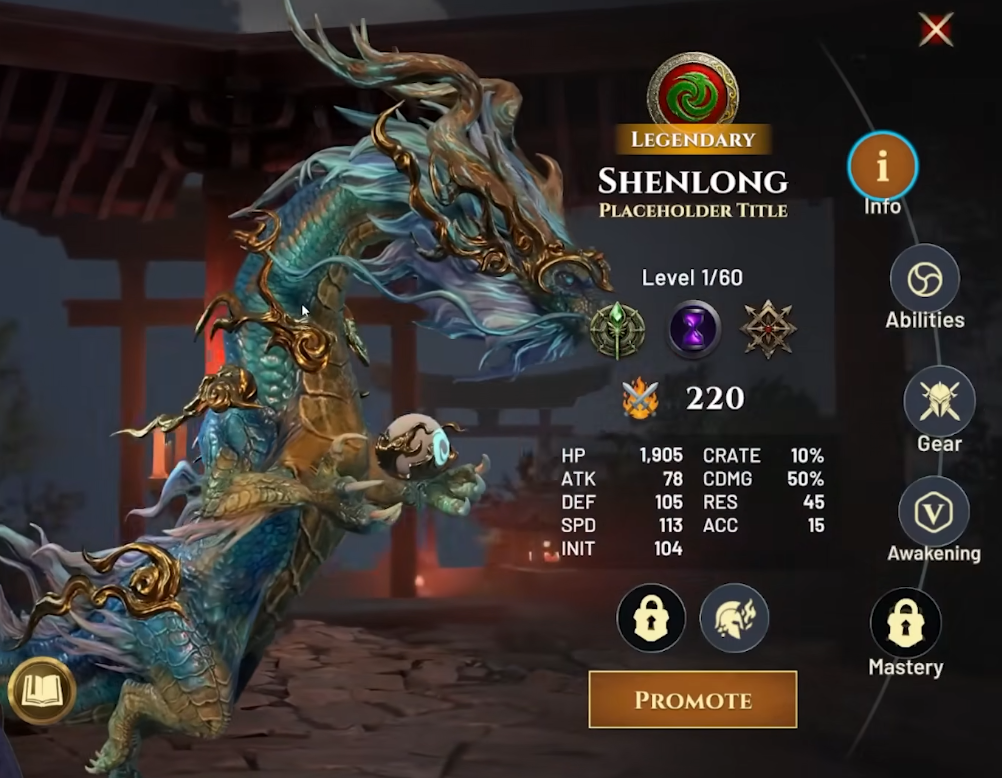Inspect the purple hourglass icon
Viewport: 1002px width, 778px height.
point(694,330)
